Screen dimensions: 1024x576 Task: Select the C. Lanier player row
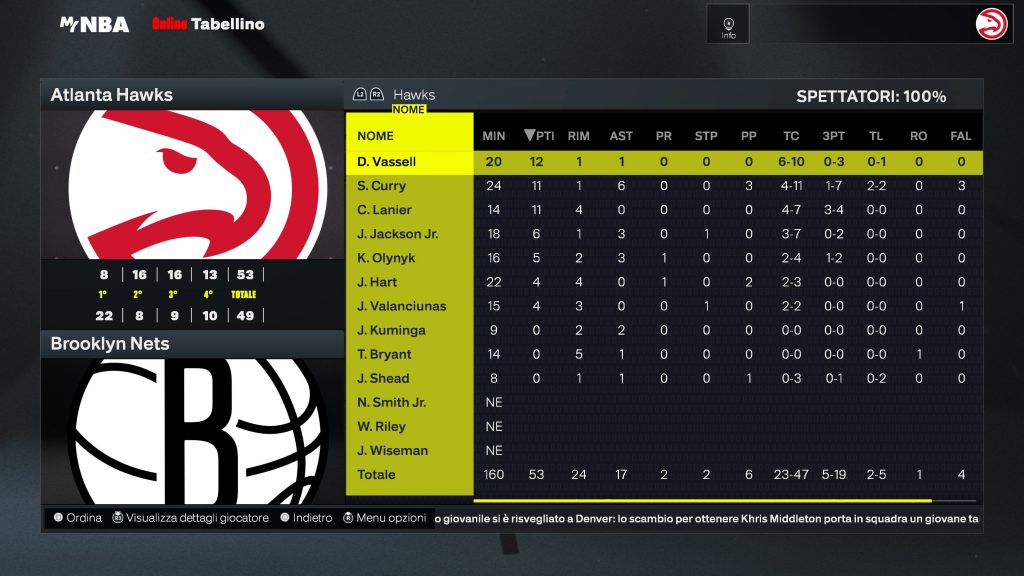(384, 210)
